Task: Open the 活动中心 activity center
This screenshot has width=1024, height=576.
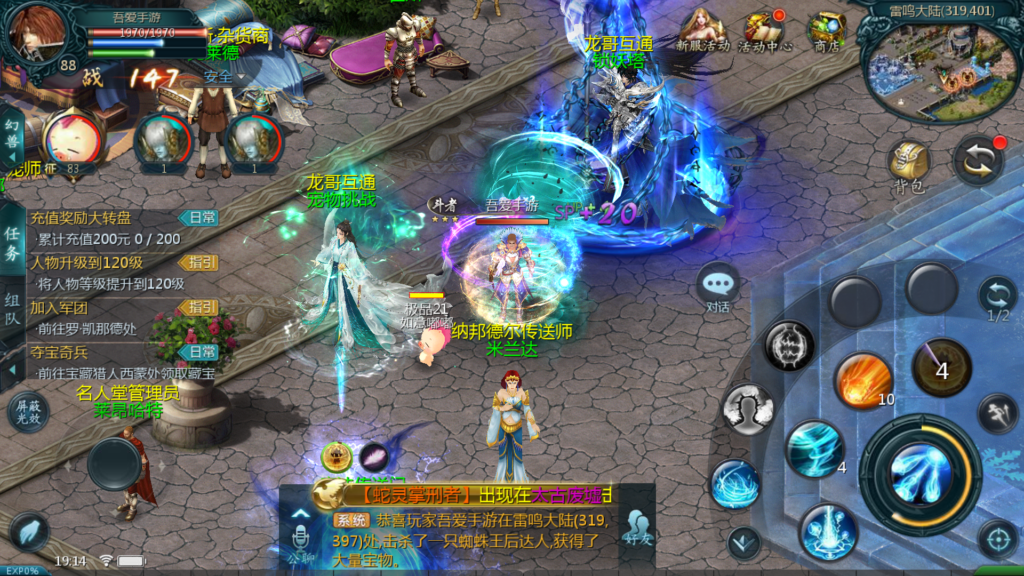Action: click(765, 30)
